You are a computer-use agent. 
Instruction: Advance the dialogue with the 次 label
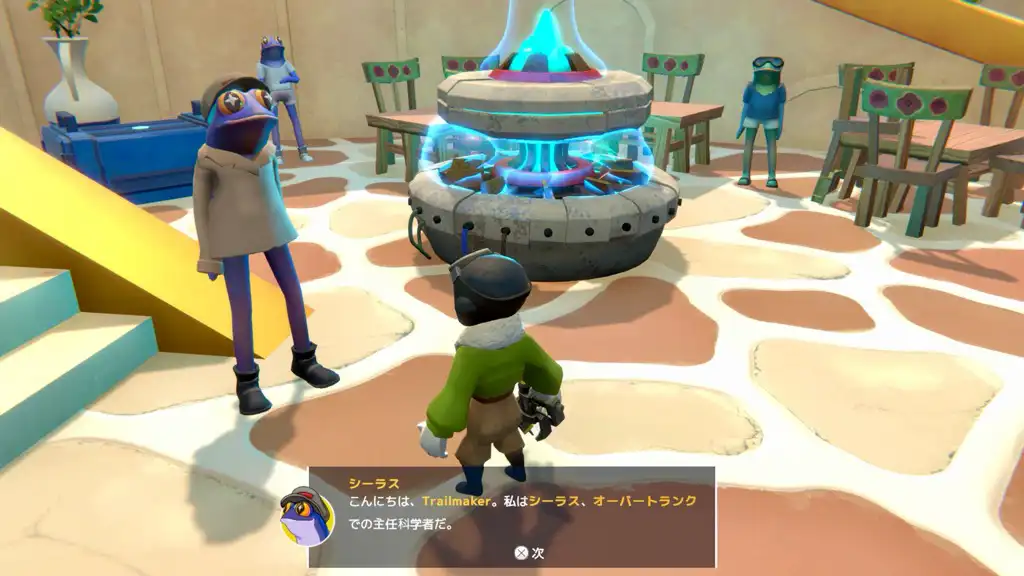click(x=529, y=552)
